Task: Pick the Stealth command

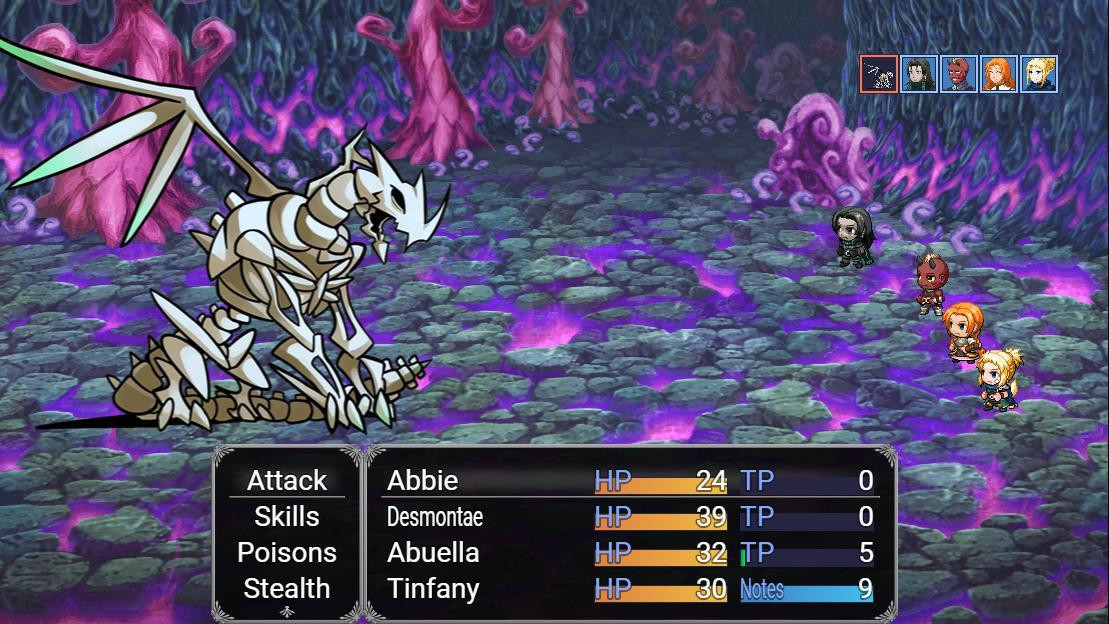Action: click(287, 589)
